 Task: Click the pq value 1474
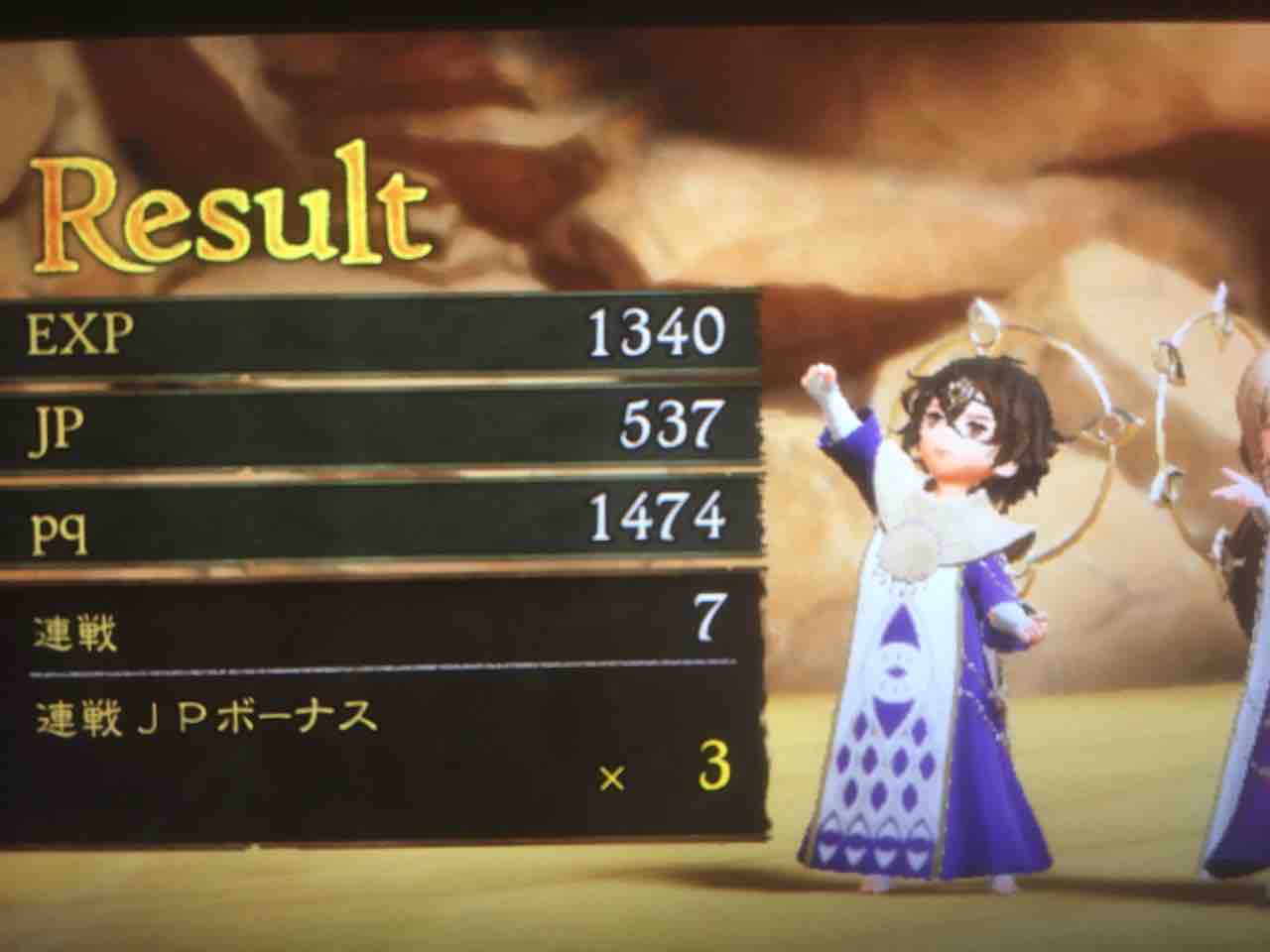coord(655,514)
